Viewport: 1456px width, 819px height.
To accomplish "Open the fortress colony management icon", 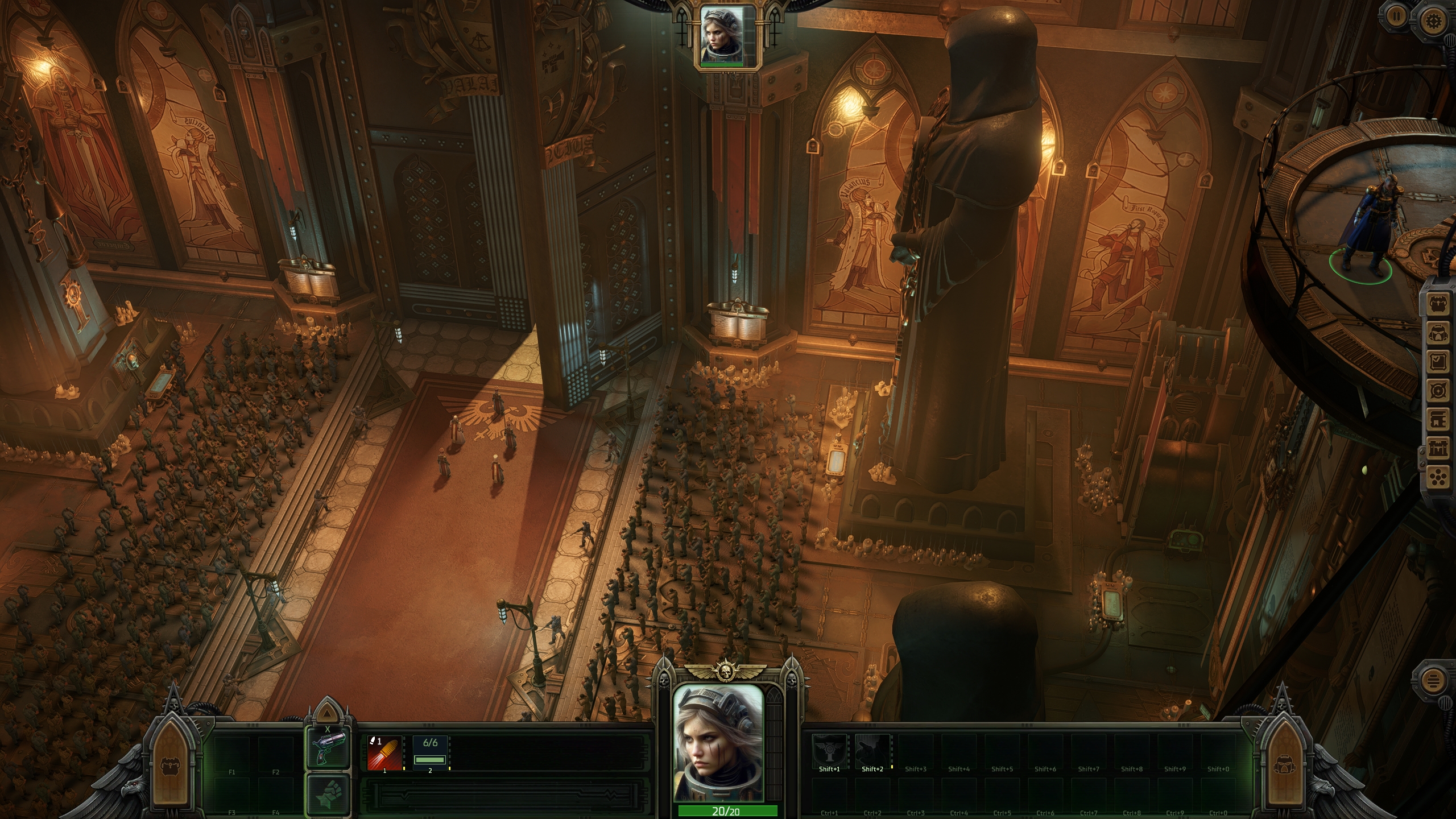I will pyautogui.click(x=1439, y=449).
